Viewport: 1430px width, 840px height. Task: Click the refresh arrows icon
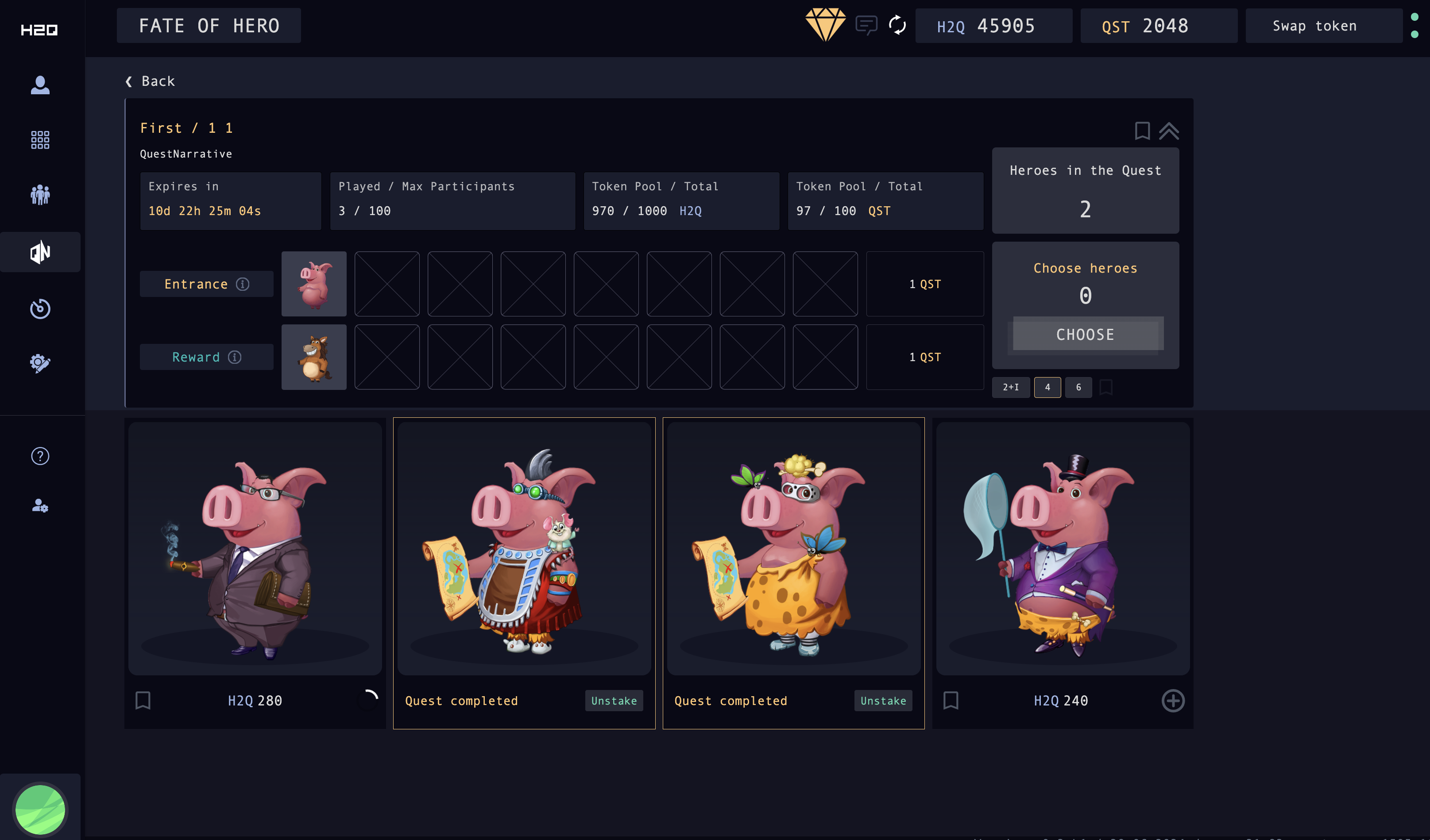(x=897, y=26)
